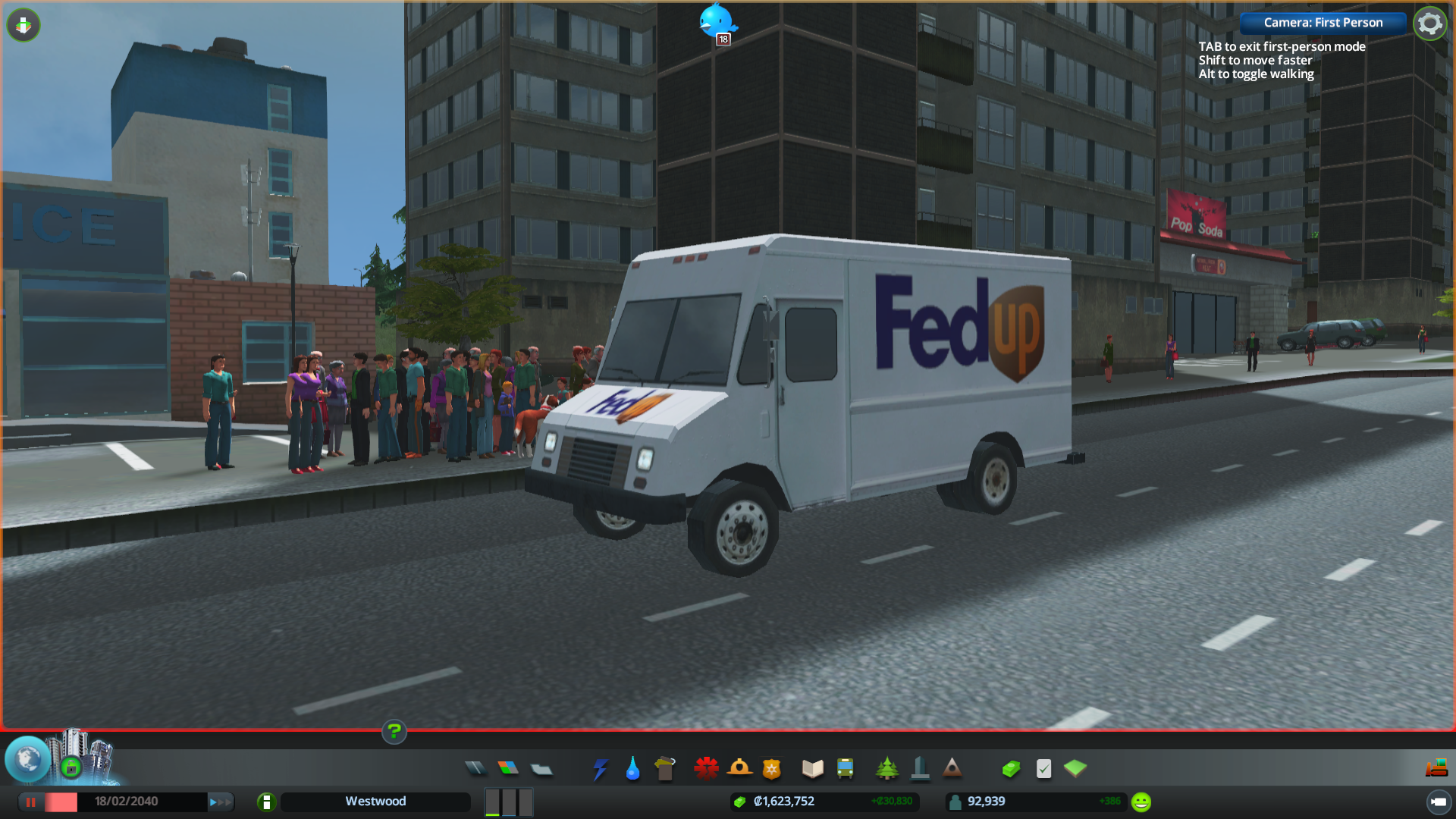Open the Education book menu
Screen dimensions: 1456x819
pyautogui.click(x=812, y=769)
